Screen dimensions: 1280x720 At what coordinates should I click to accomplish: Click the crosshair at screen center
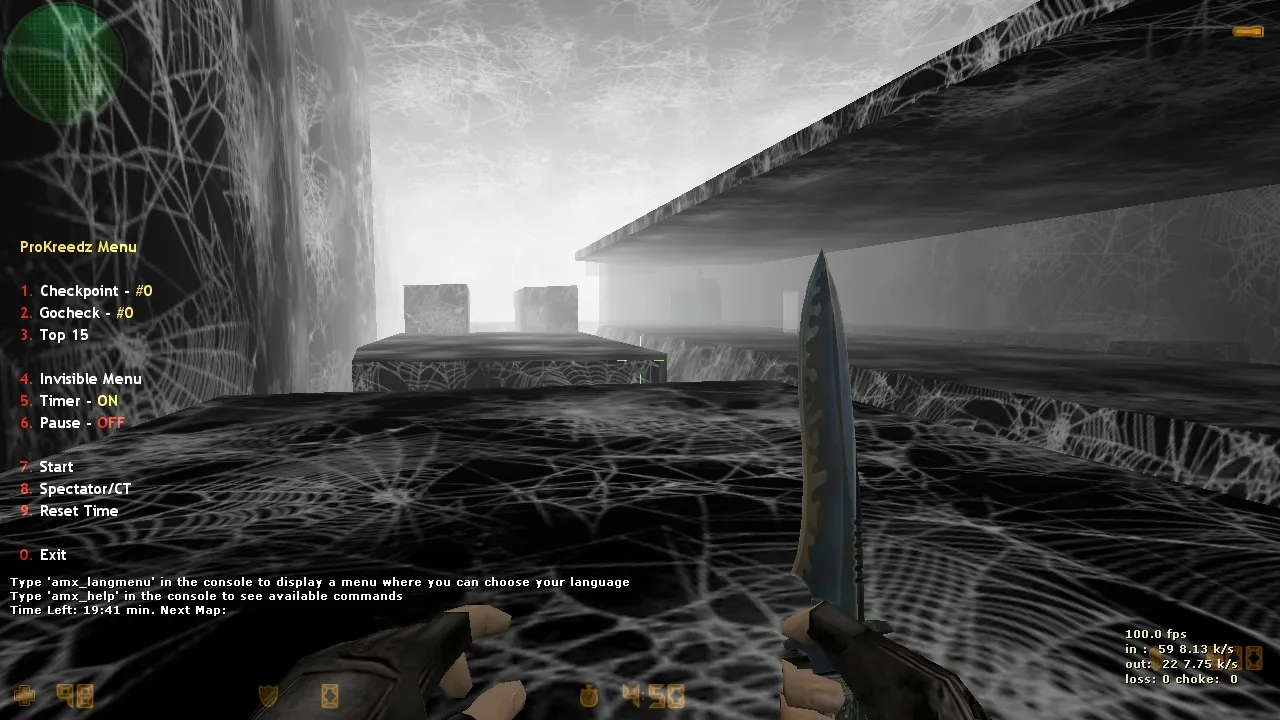click(640, 360)
